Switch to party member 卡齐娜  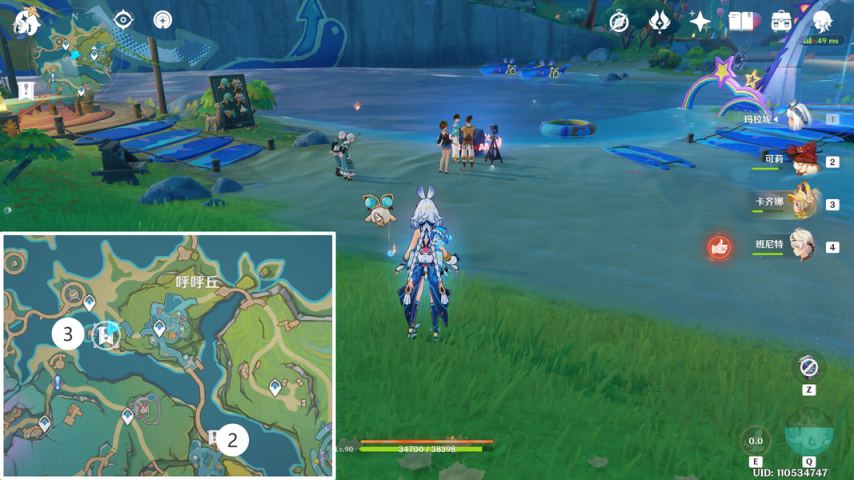pos(797,203)
